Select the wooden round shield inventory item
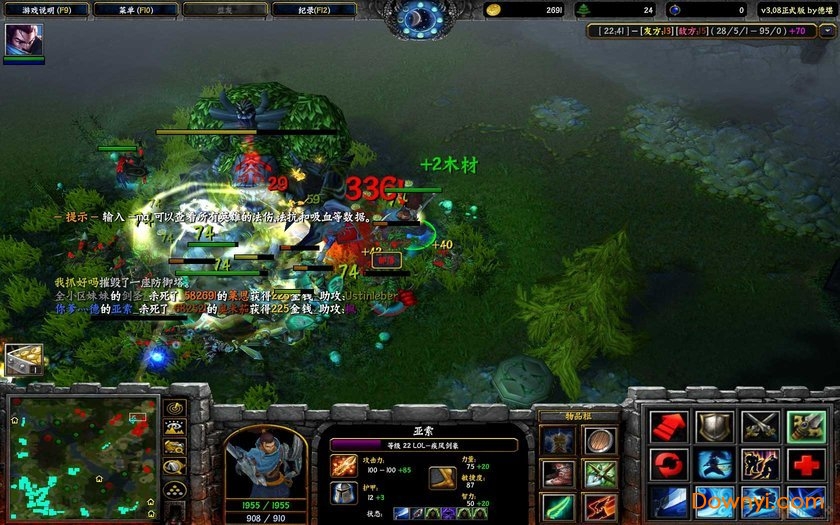The width and height of the screenshot is (840, 525). [x=601, y=438]
